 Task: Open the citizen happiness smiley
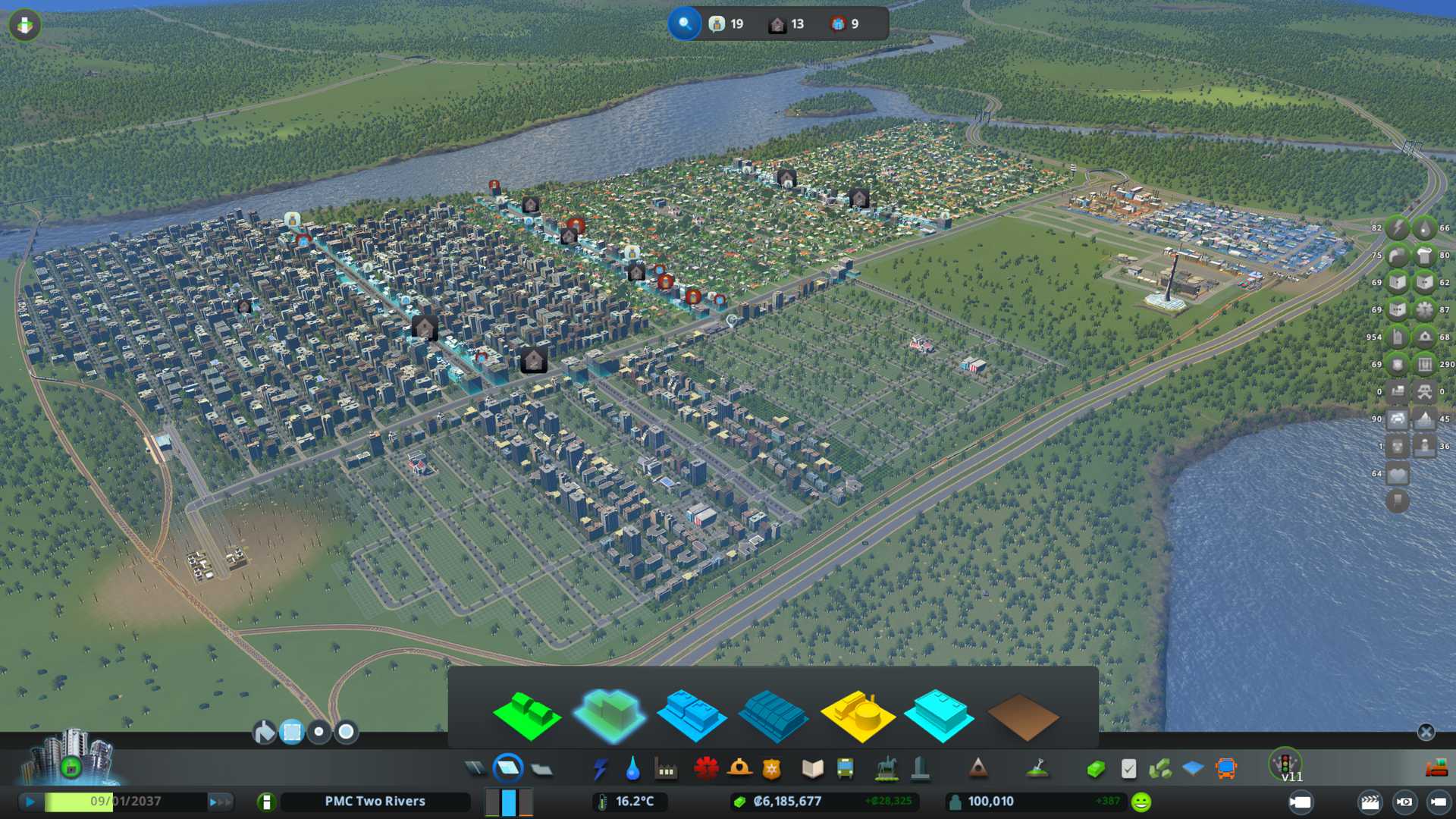(x=1141, y=802)
